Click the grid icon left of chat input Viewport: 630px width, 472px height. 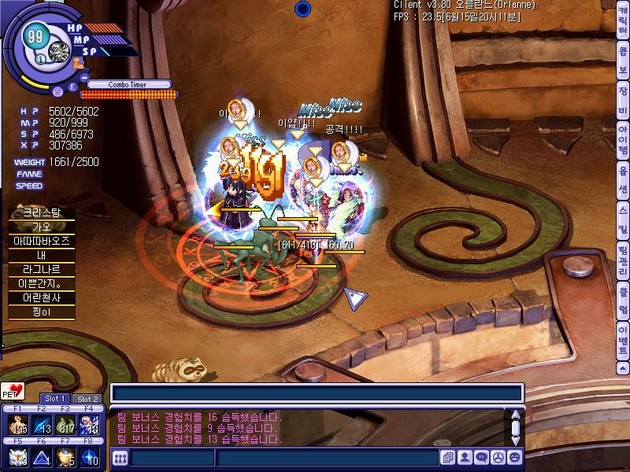[x=120, y=458]
